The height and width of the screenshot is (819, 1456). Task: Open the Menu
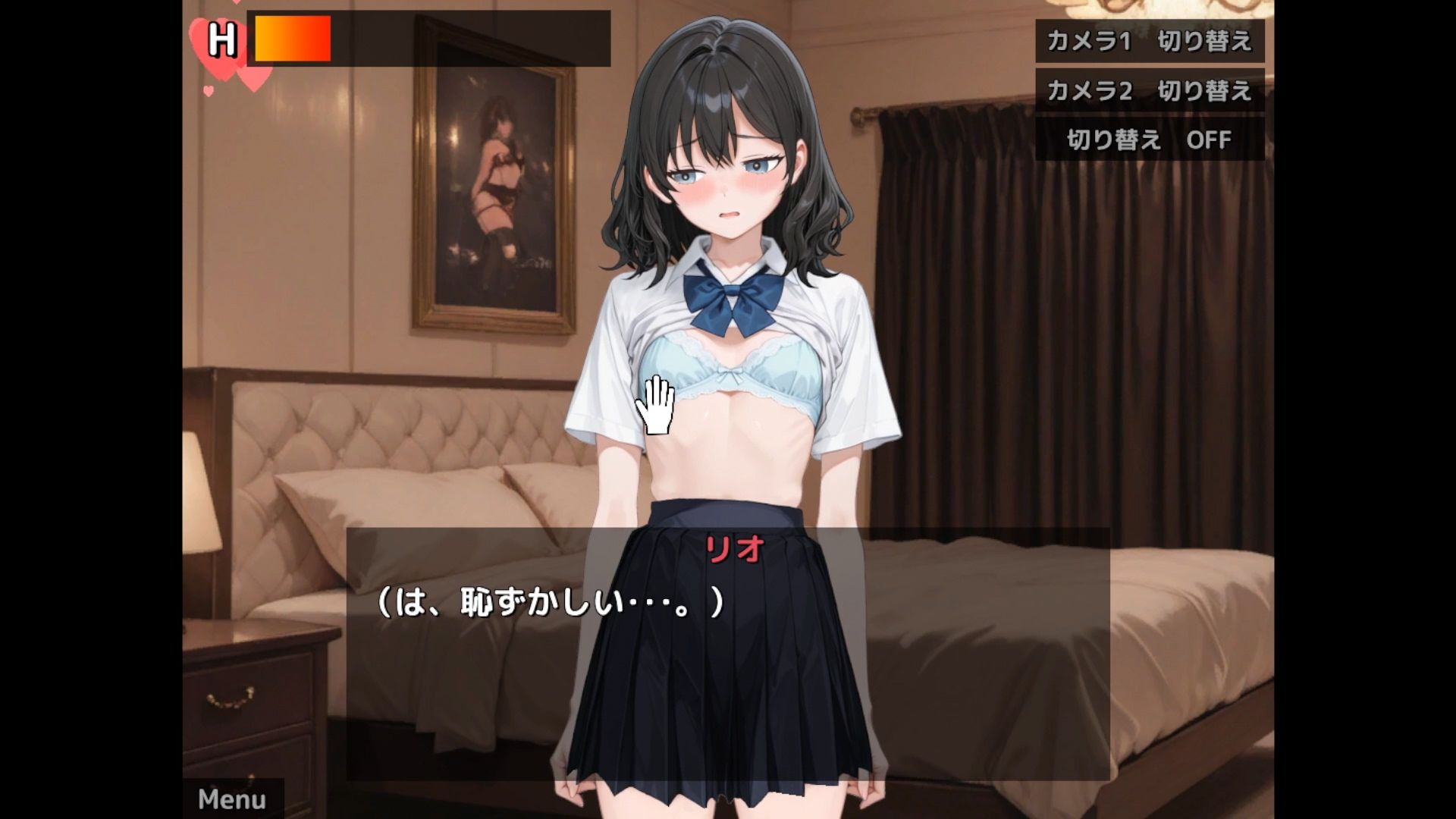pos(231,799)
